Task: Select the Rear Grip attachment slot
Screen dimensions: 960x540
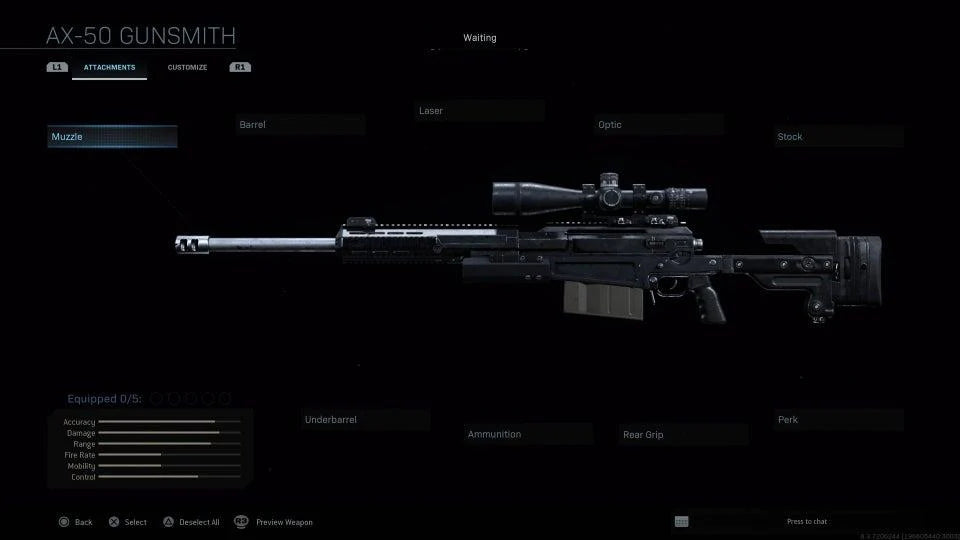Action: pos(684,435)
